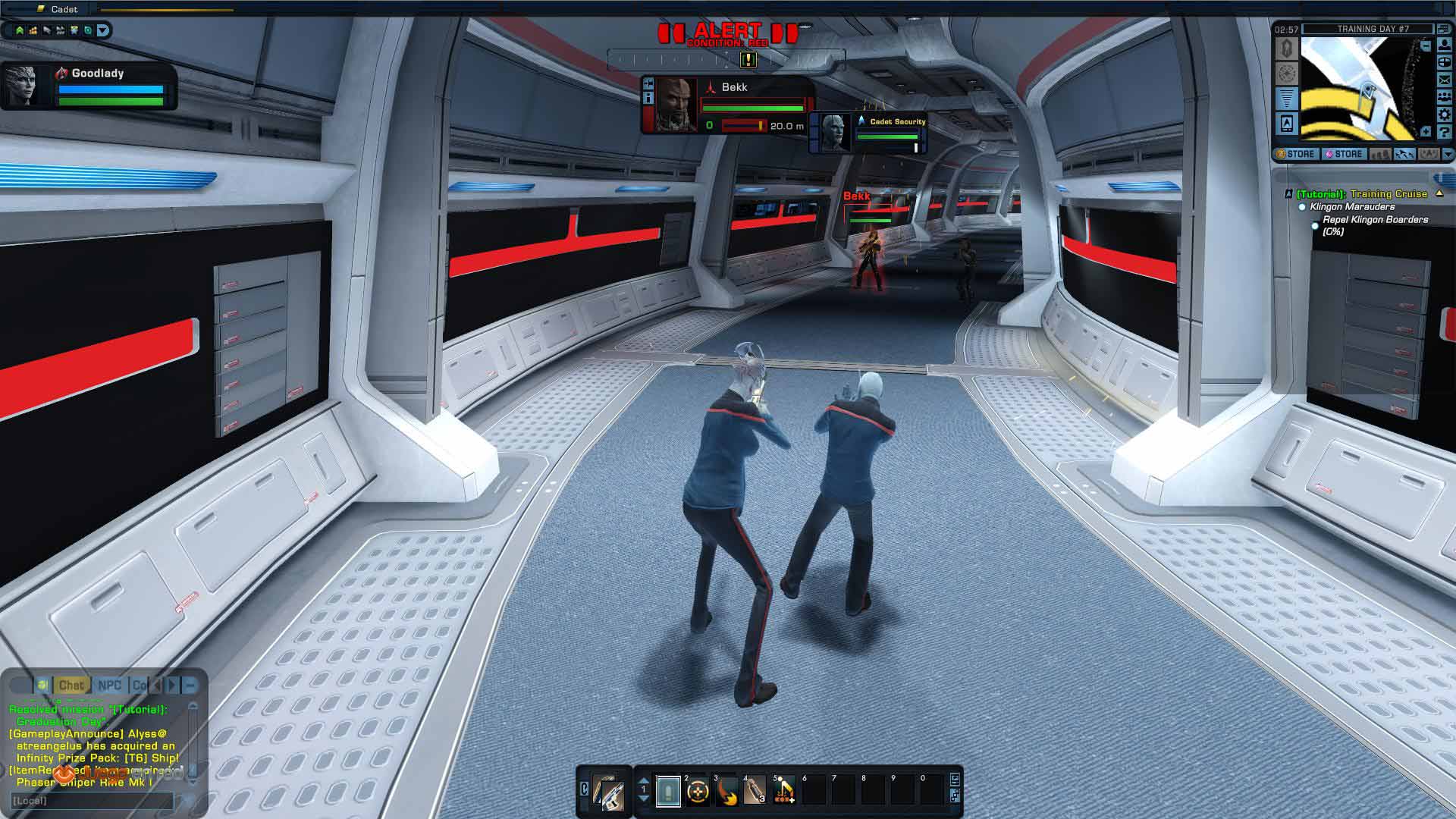
Task: Open the character status person icon
Action: [1445, 45]
